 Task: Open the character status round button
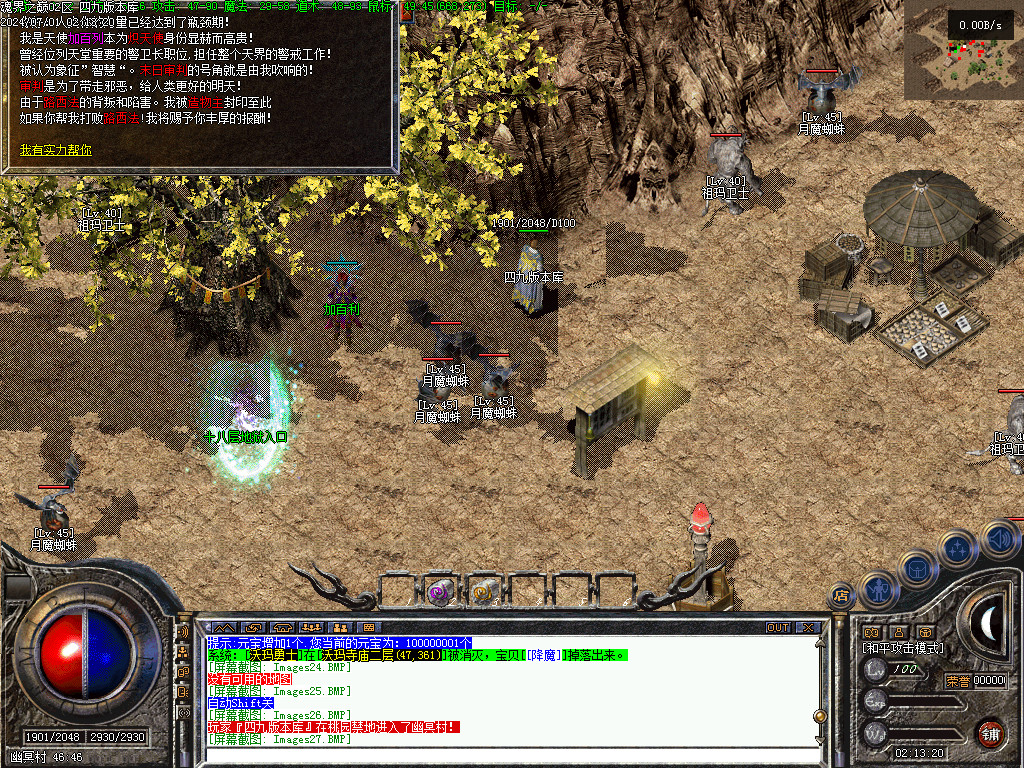877,591
